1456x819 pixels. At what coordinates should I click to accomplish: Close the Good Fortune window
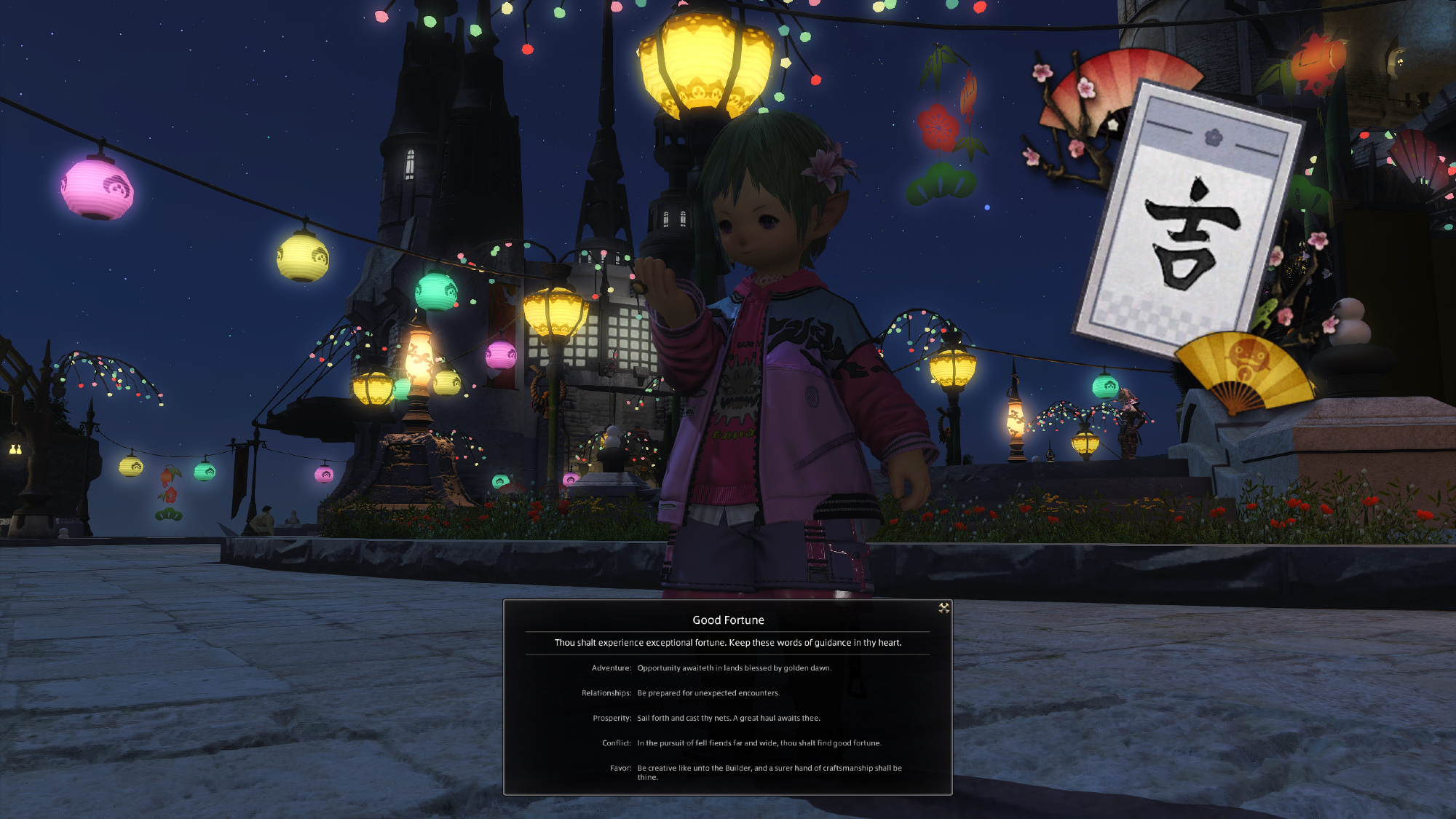943,608
